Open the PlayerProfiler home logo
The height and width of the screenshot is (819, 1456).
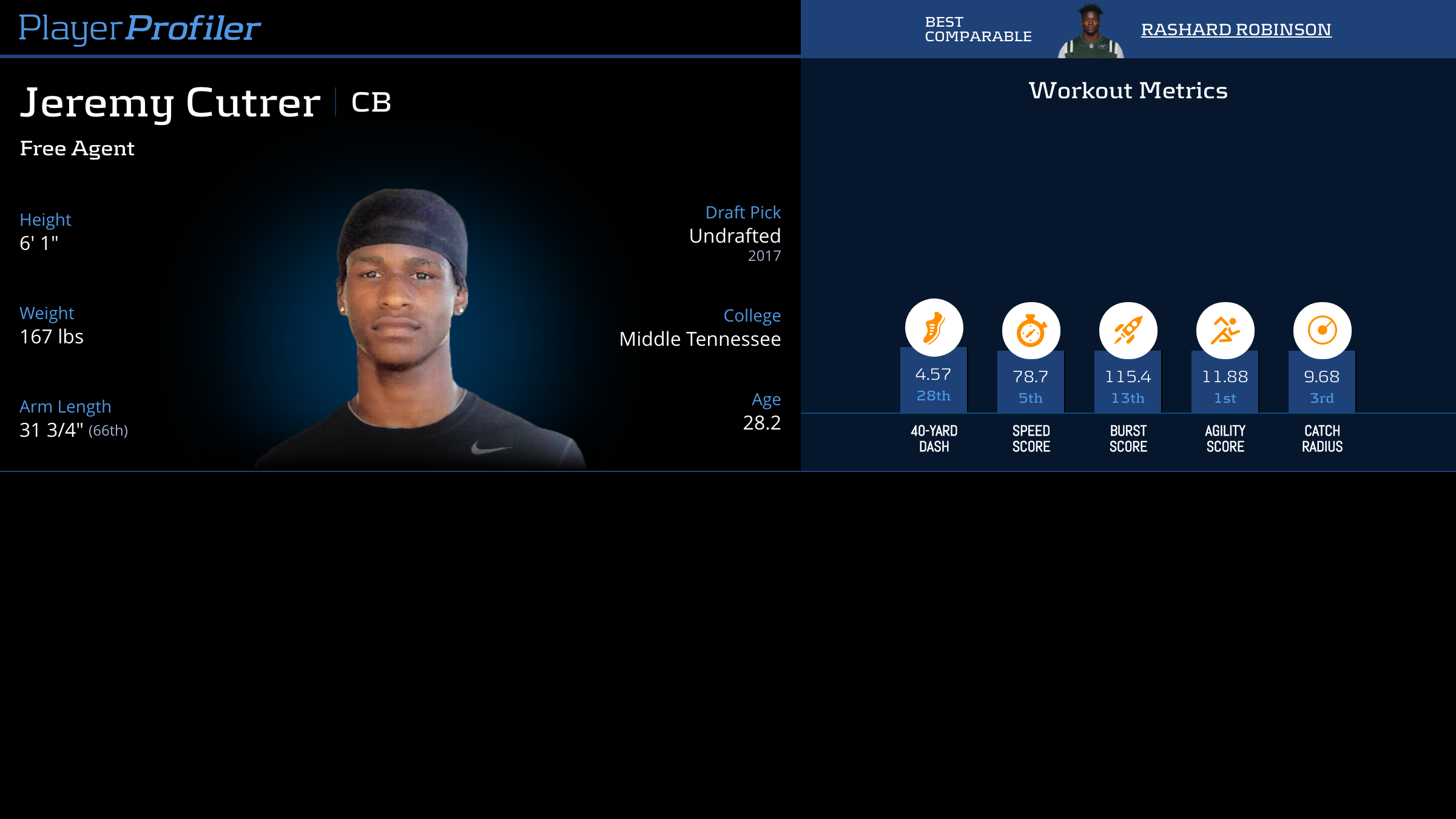(140, 28)
